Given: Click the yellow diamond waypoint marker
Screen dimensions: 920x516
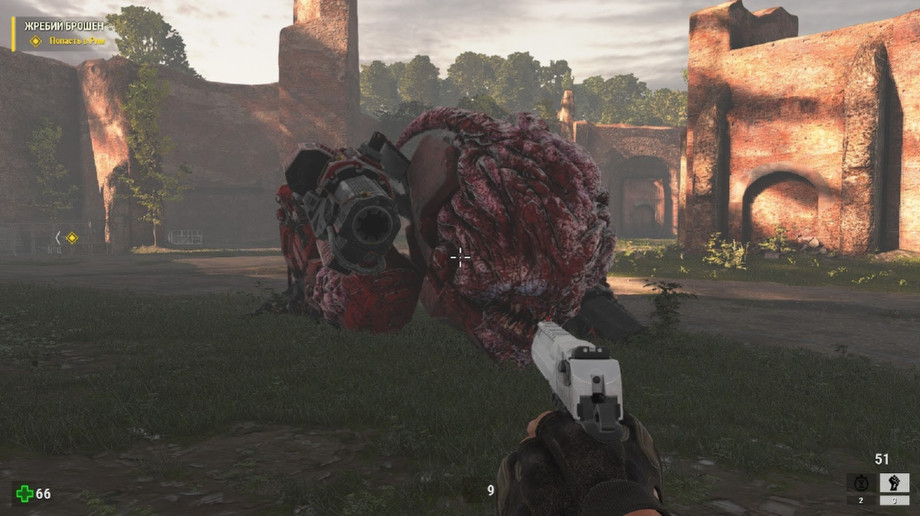Looking at the screenshot, I should pos(71,237).
